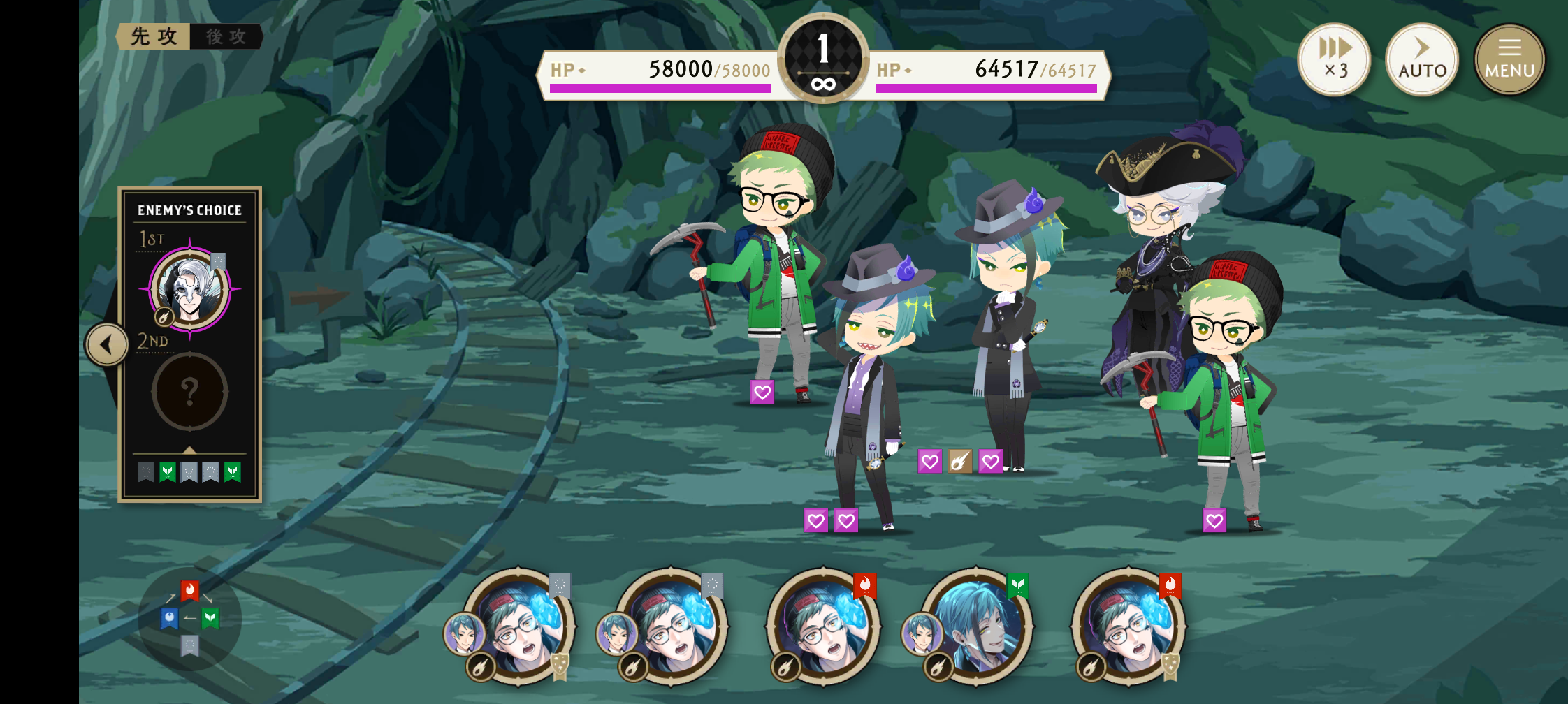
Task: Tap the enemy's unknown 2nd choice slot
Action: pyautogui.click(x=190, y=392)
